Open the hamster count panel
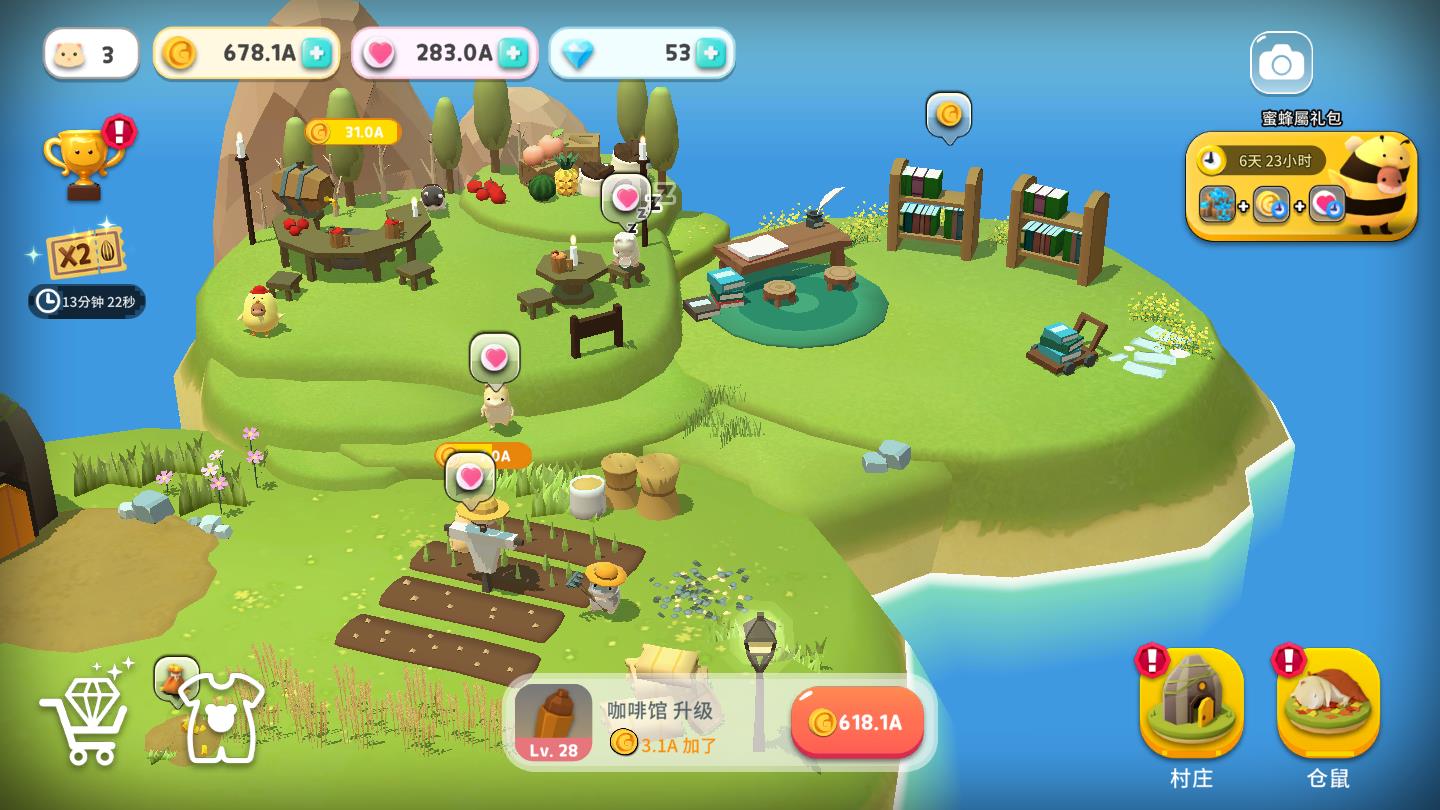The width and height of the screenshot is (1440, 810). coord(91,54)
